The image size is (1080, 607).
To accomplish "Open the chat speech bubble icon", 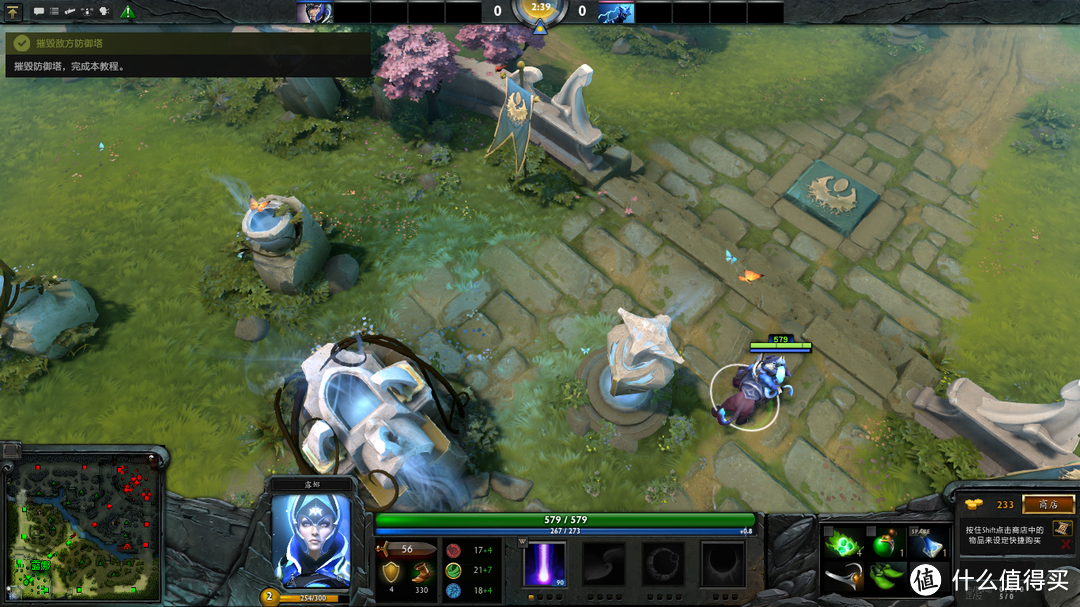I will 39,12.
